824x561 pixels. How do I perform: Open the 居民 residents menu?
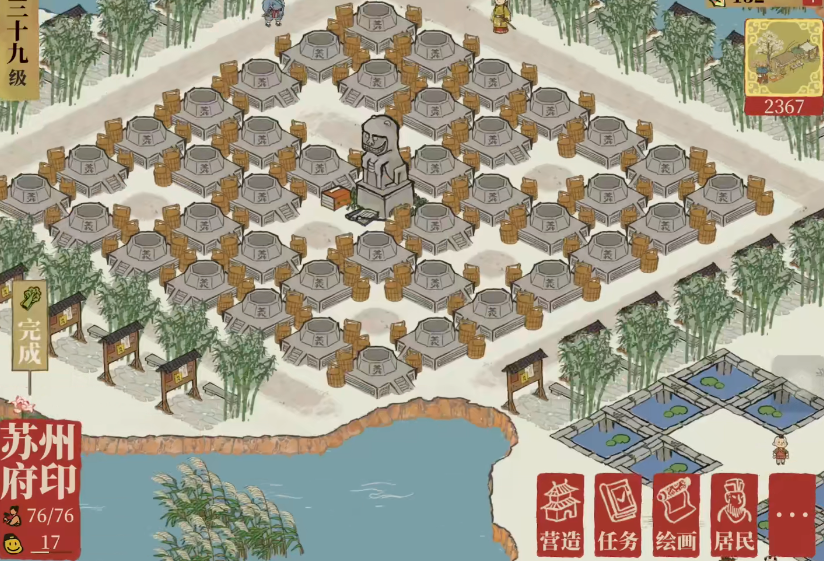pos(734,514)
